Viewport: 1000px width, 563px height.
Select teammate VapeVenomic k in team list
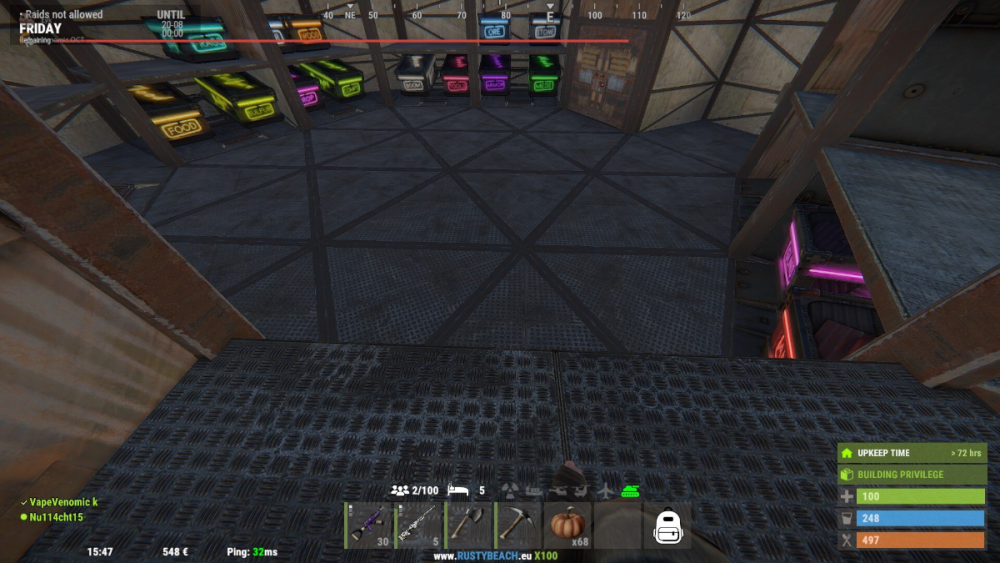[x=62, y=502]
